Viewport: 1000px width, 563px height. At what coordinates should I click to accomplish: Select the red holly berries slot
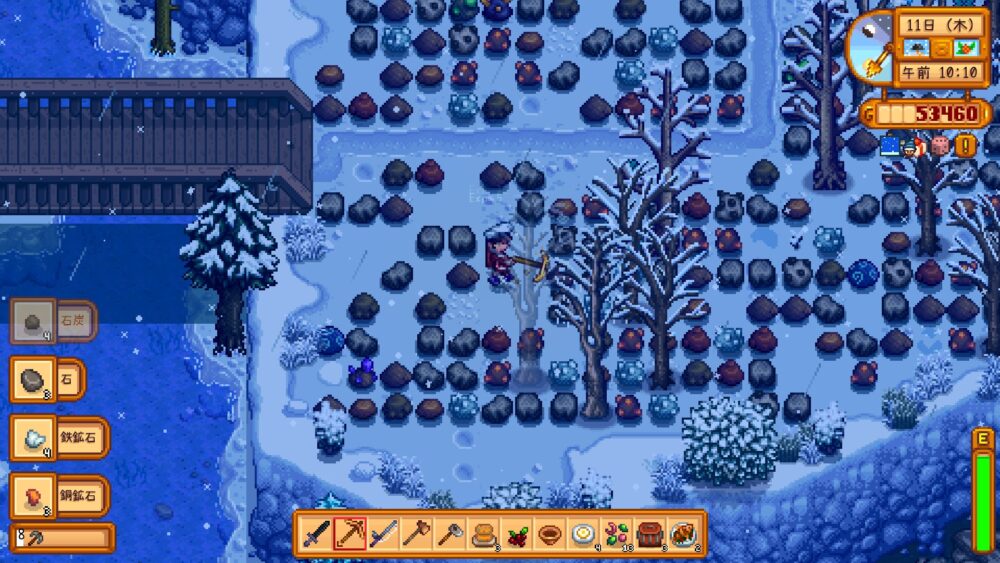(517, 533)
